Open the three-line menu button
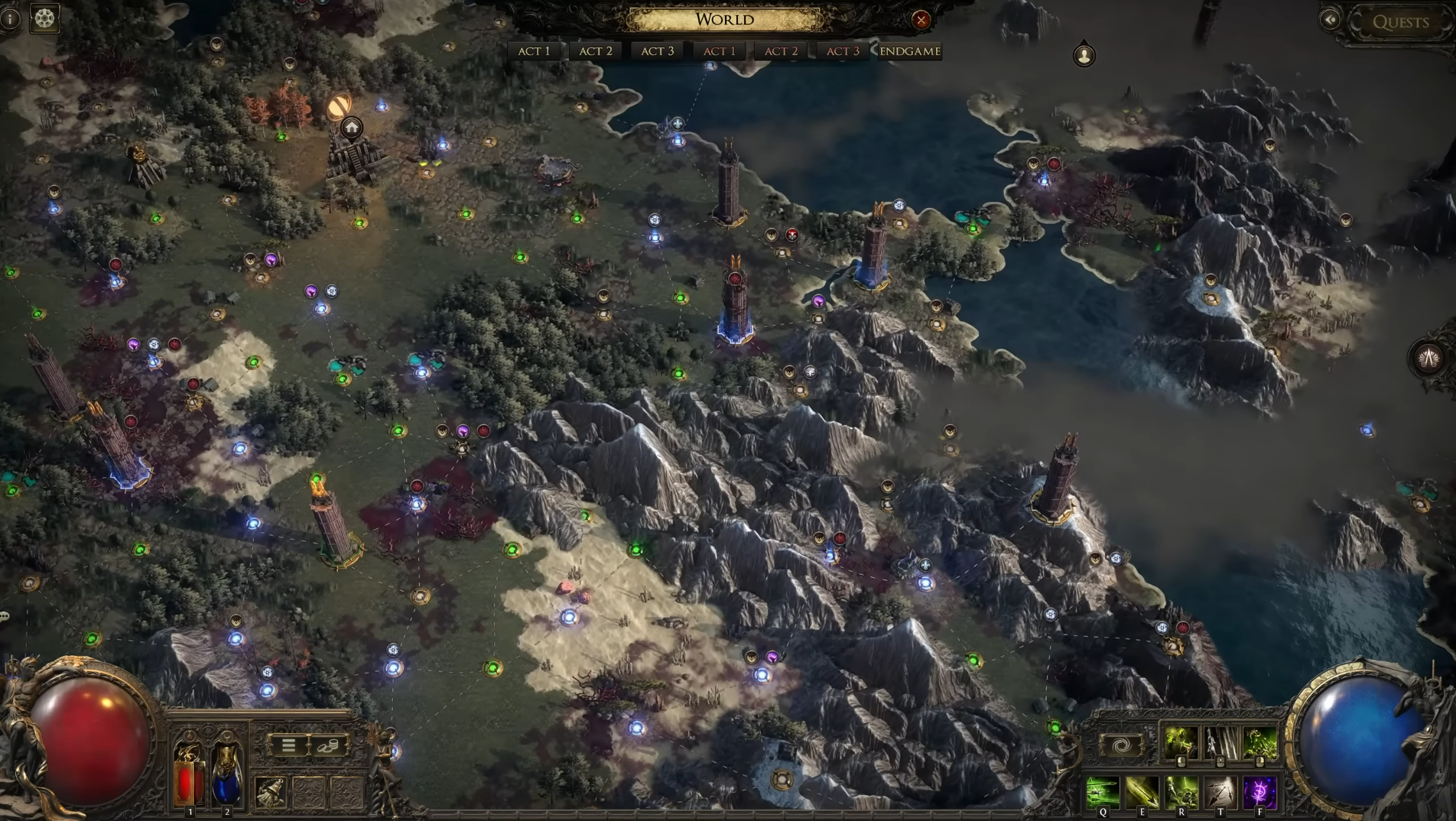1456x821 pixels. coord(288,745)
